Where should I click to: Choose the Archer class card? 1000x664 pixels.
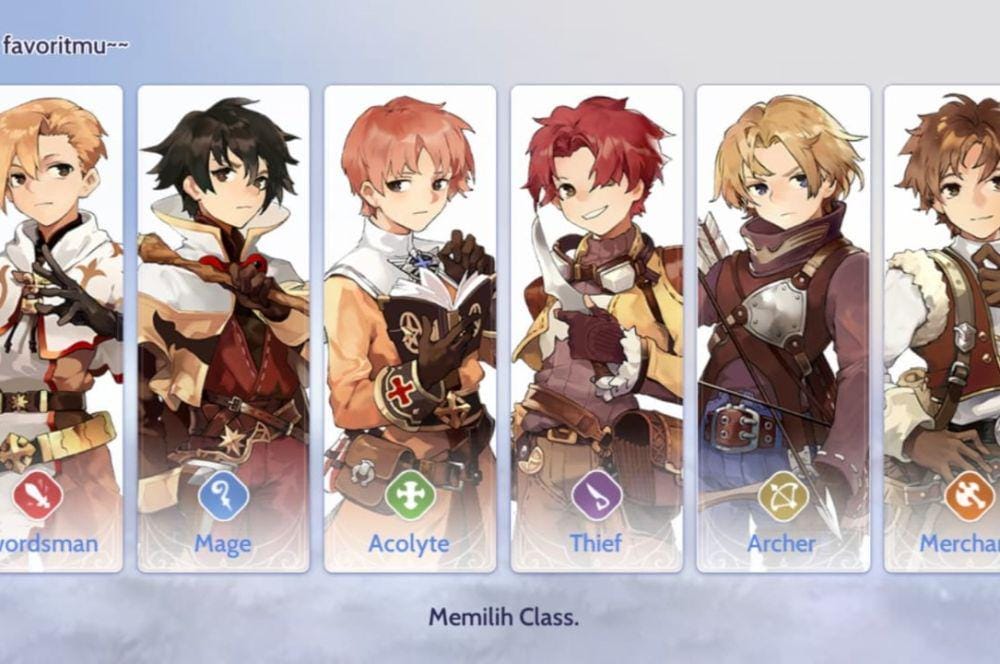[x=782, y=328]
